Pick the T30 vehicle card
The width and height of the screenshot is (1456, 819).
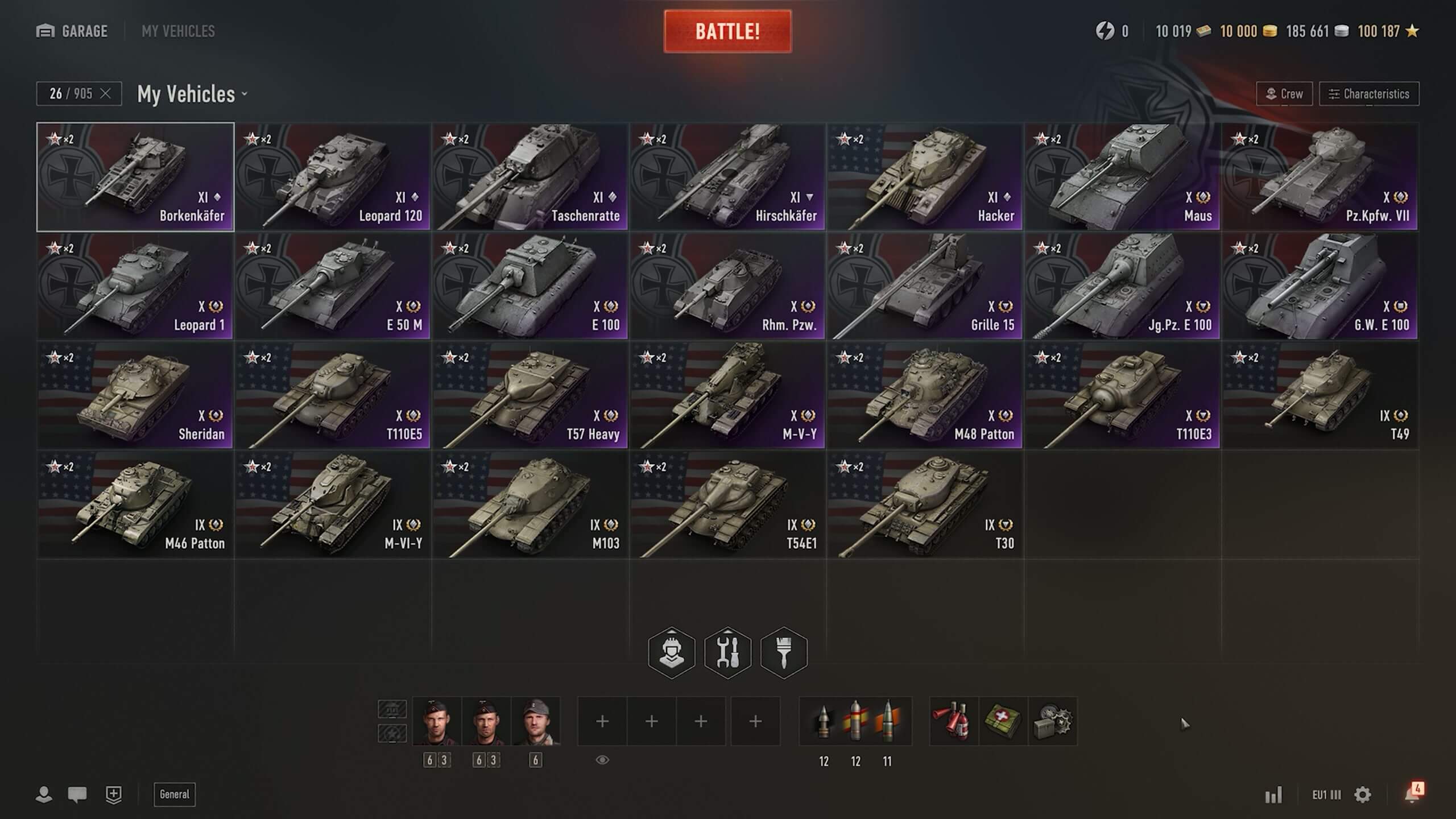pos(925,504)
